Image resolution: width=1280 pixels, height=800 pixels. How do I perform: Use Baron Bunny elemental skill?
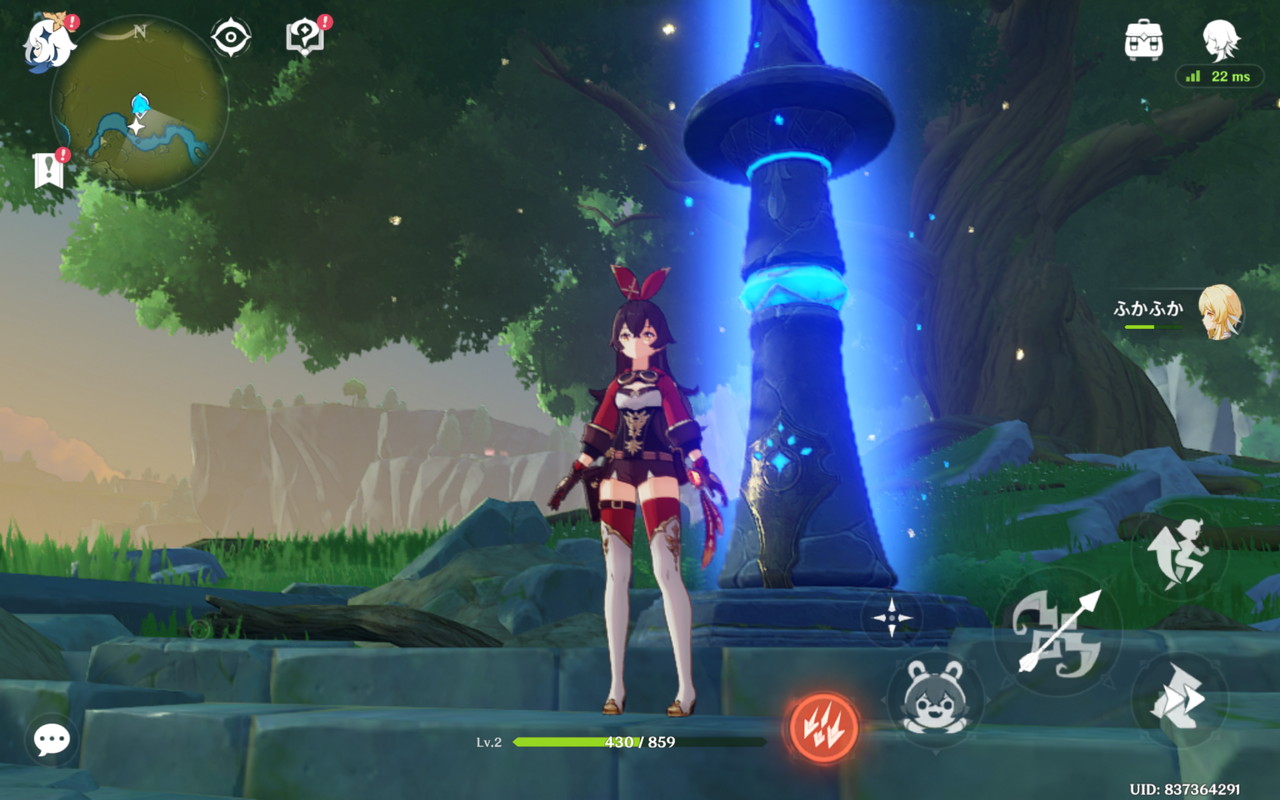click(x=935, y=699)
